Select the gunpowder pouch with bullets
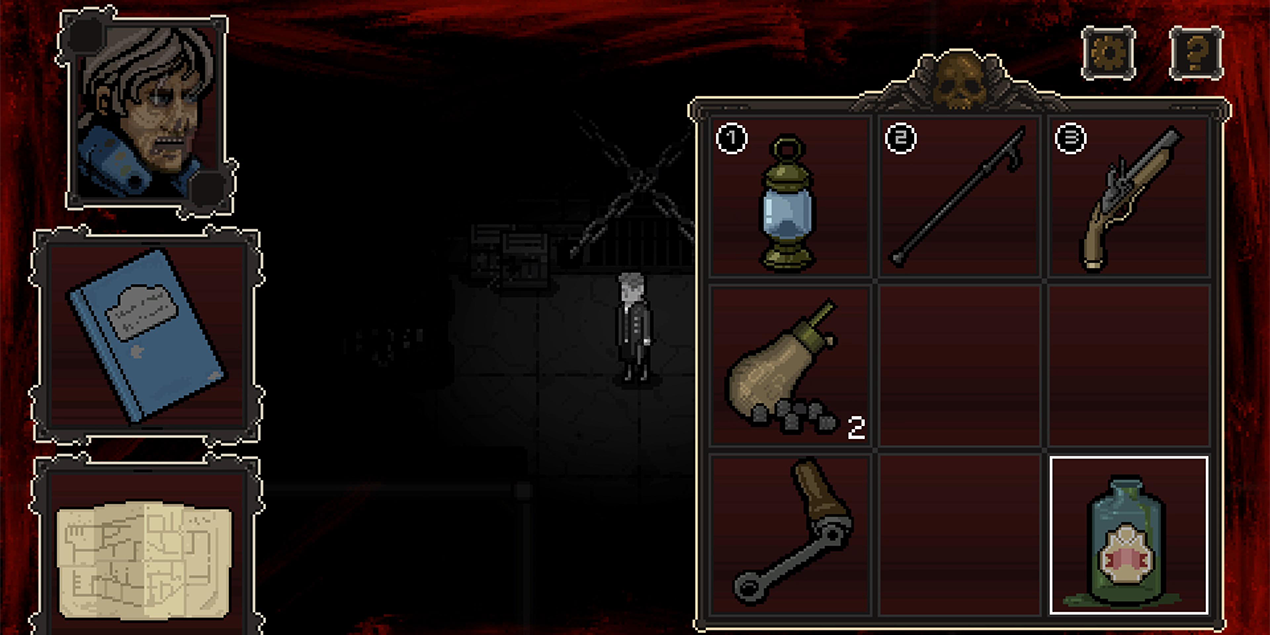The width and height of the screenshot is (1270, 635). 789,366
